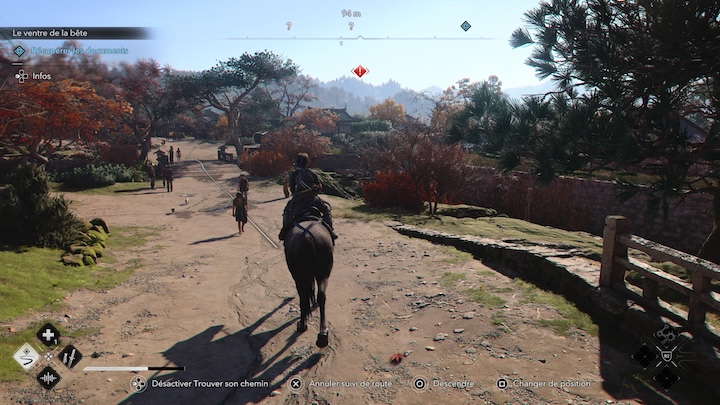
Task: Select the gear-shaped ability slot
Action: (666, 334)
